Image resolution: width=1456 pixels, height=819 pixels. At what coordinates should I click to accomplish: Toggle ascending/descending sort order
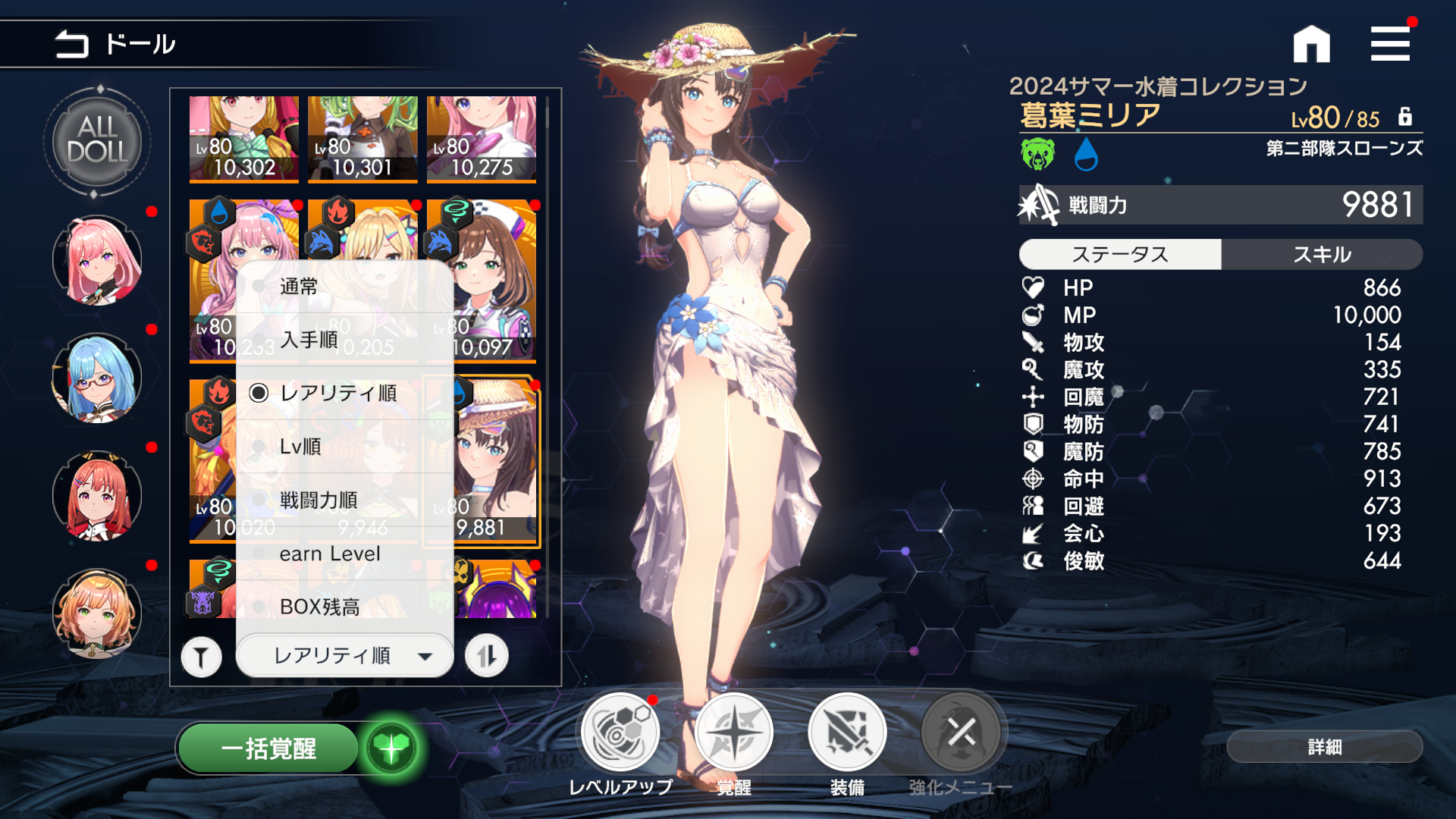pyautogui.click(x=487, y=656)
